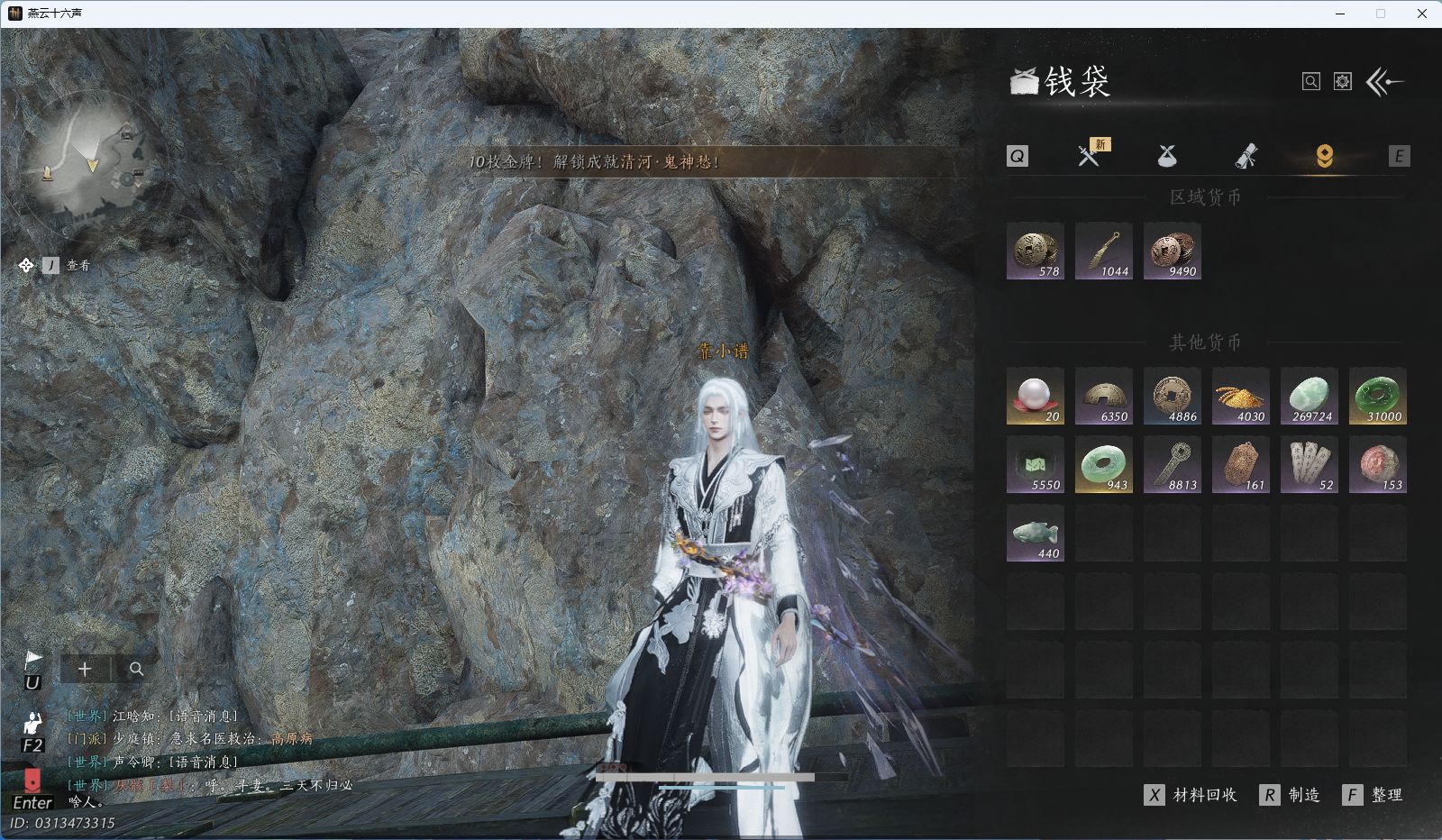The height and width of the screenshot is (840, 1442).
Task: Select the jade fish currency slot
Action: pos(1036,534)
